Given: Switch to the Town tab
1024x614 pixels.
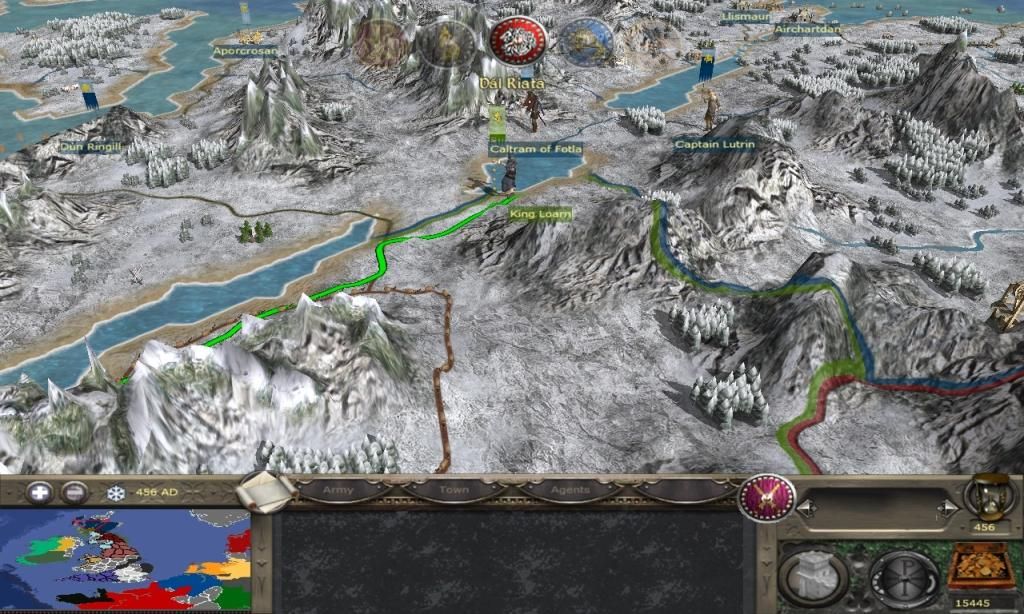Looking at the screenshot, I should [454, 490].
